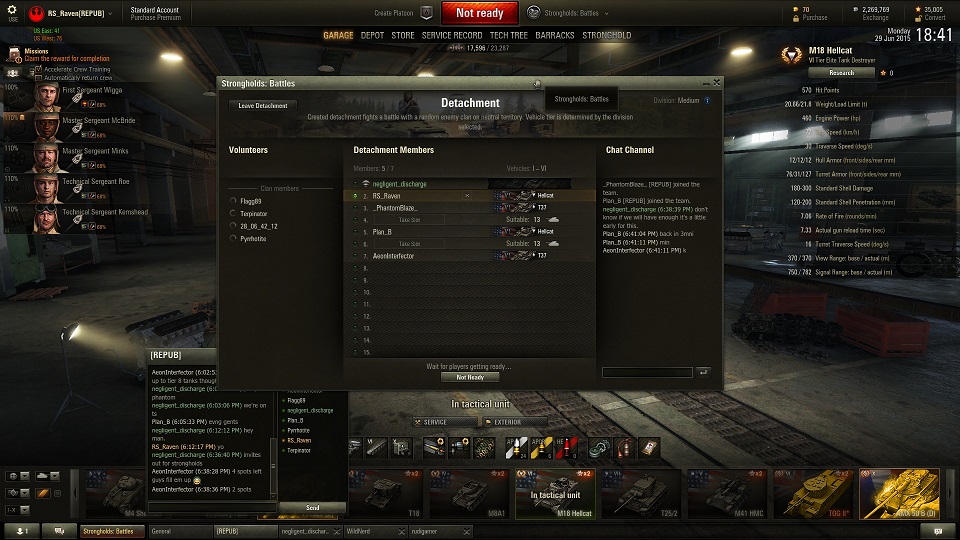The height and width of the screenshot is (540, 960).
Task: Toggle Not Ready in the detachment window
Action: point(470,377)
